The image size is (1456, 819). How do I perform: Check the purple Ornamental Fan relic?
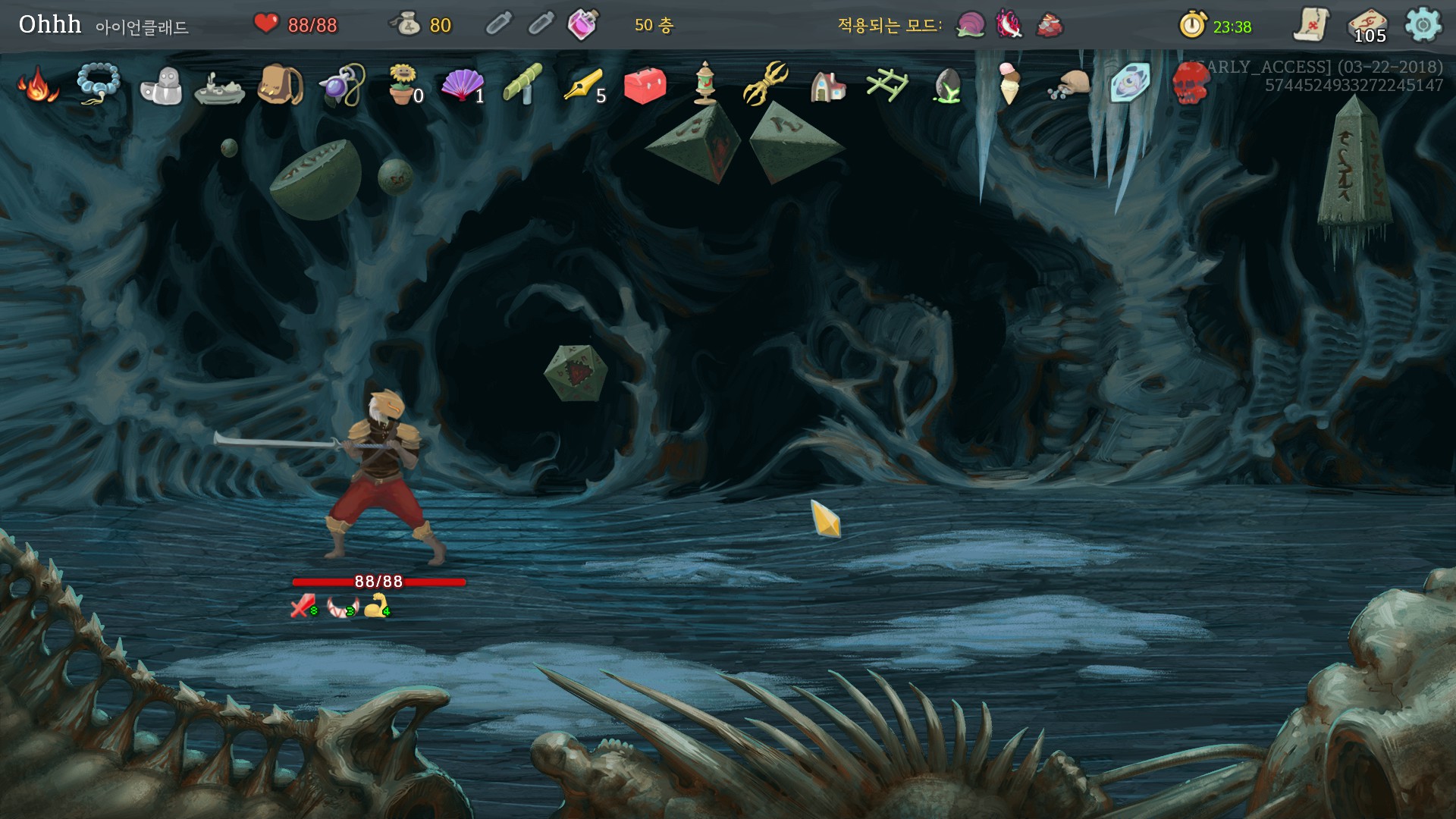[x=462, y=84]
